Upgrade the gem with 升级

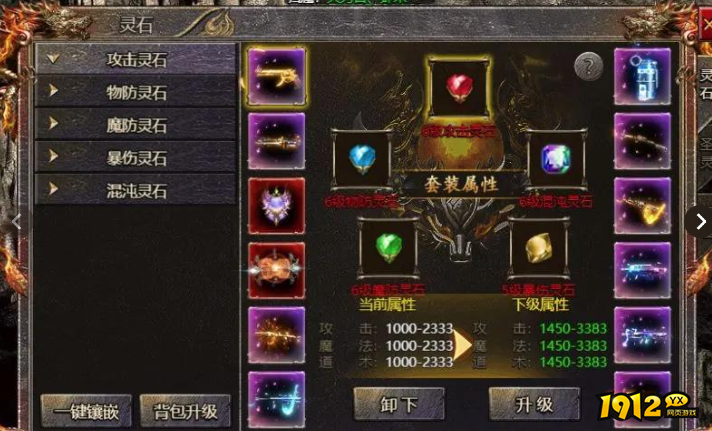[x=534, y=405]
